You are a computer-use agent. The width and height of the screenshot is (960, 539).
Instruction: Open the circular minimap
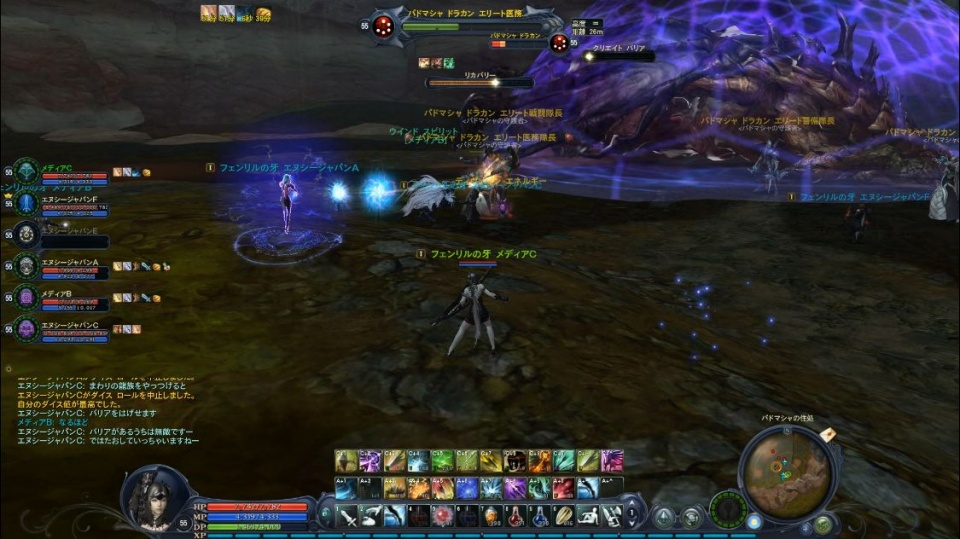(x=787, y=471)
